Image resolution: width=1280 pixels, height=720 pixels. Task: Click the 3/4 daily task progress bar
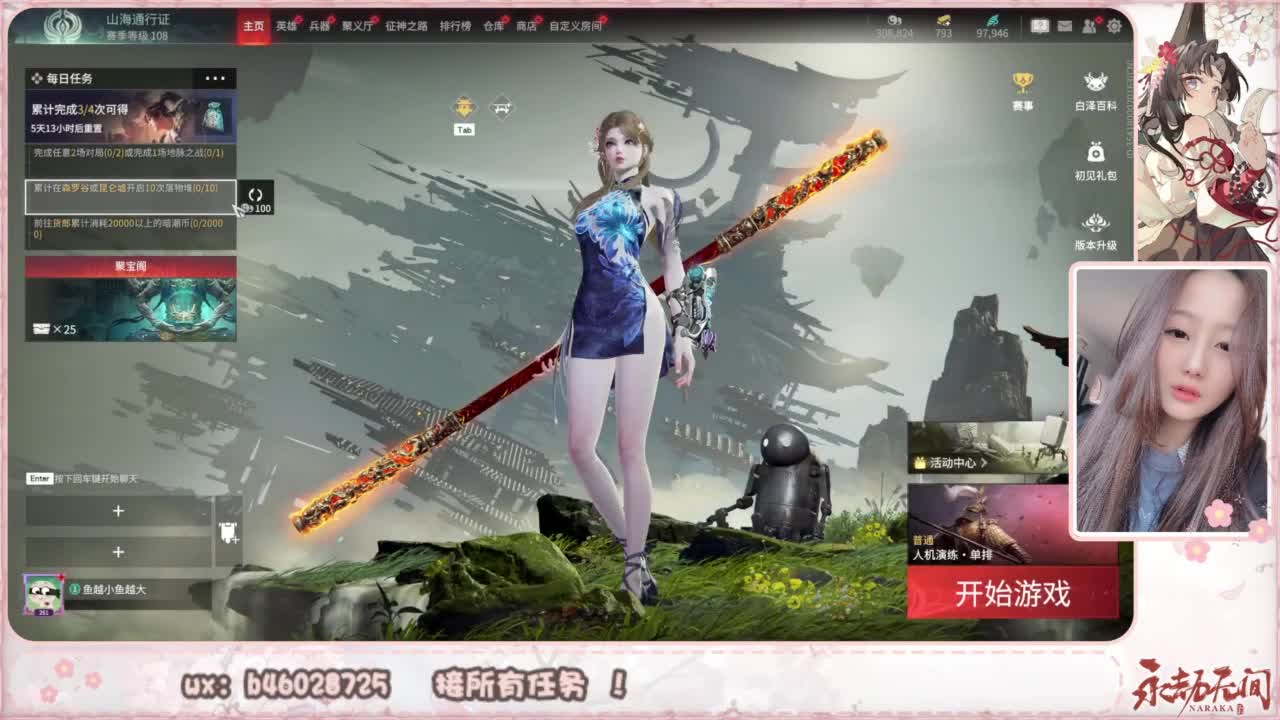click(131, 113)
